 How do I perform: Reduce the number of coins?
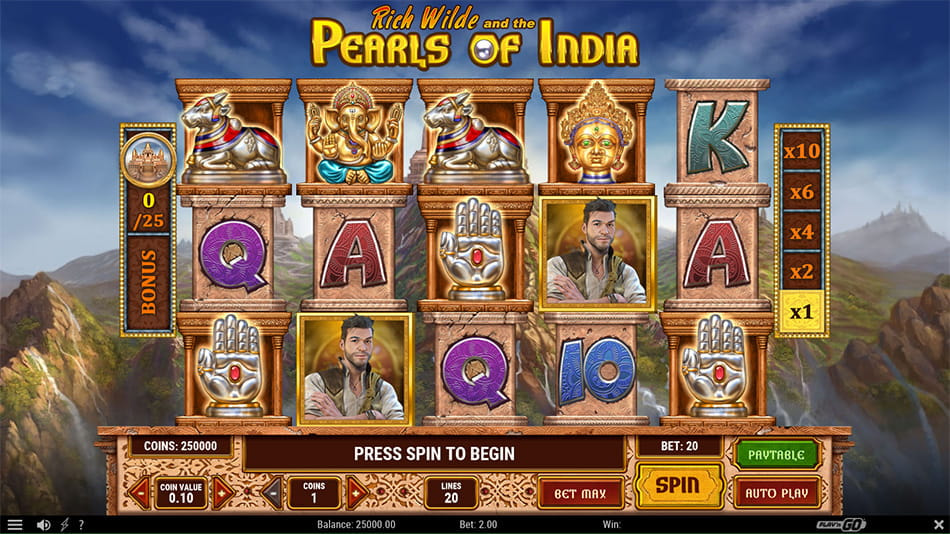pos(271,492)
